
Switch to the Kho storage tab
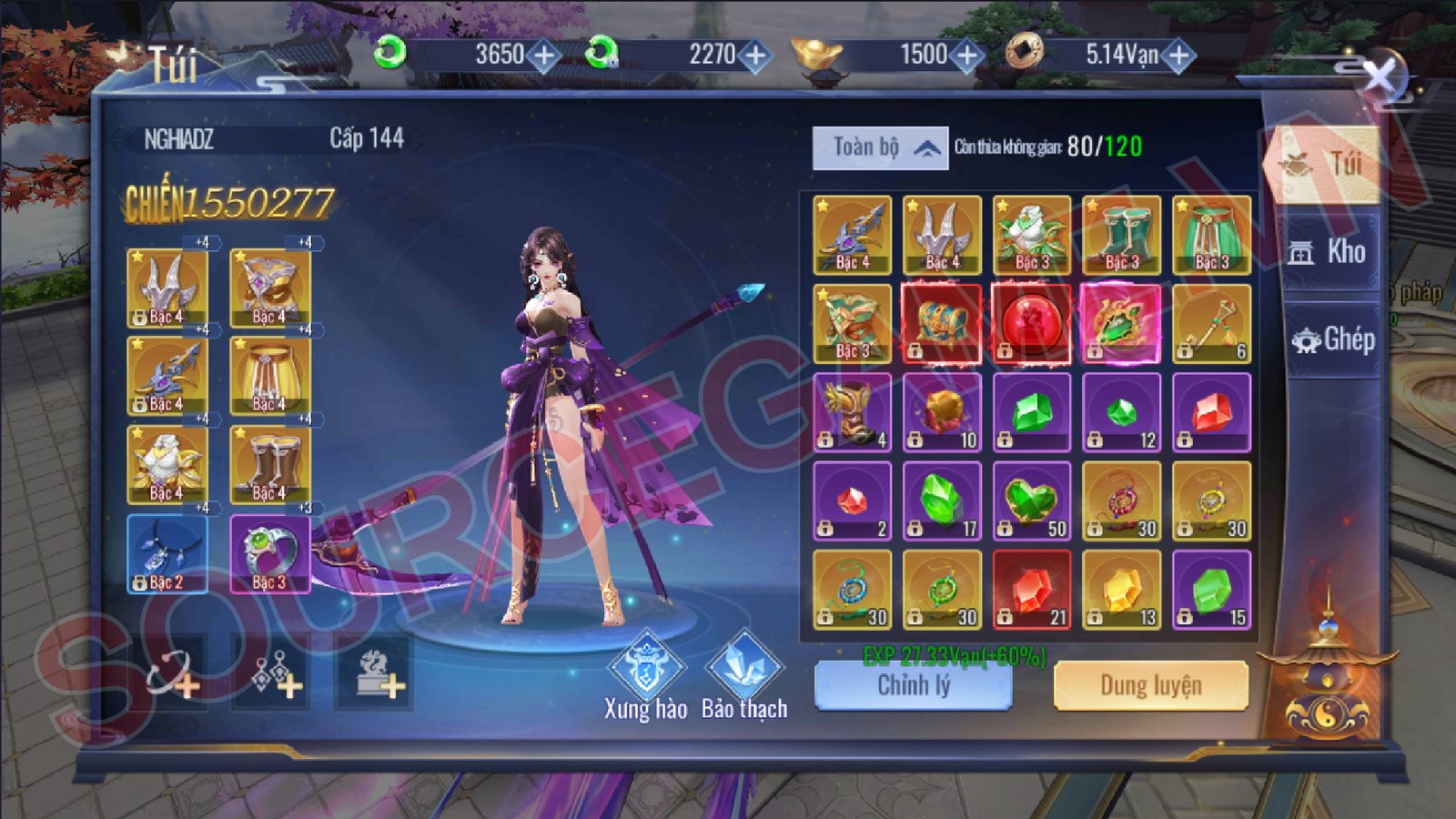(1329, 252)
